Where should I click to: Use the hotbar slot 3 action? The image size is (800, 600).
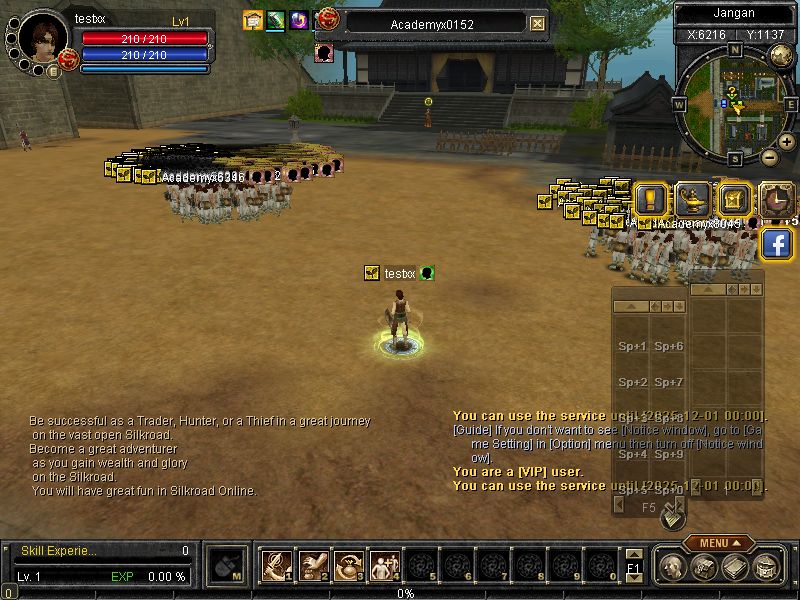348,566
